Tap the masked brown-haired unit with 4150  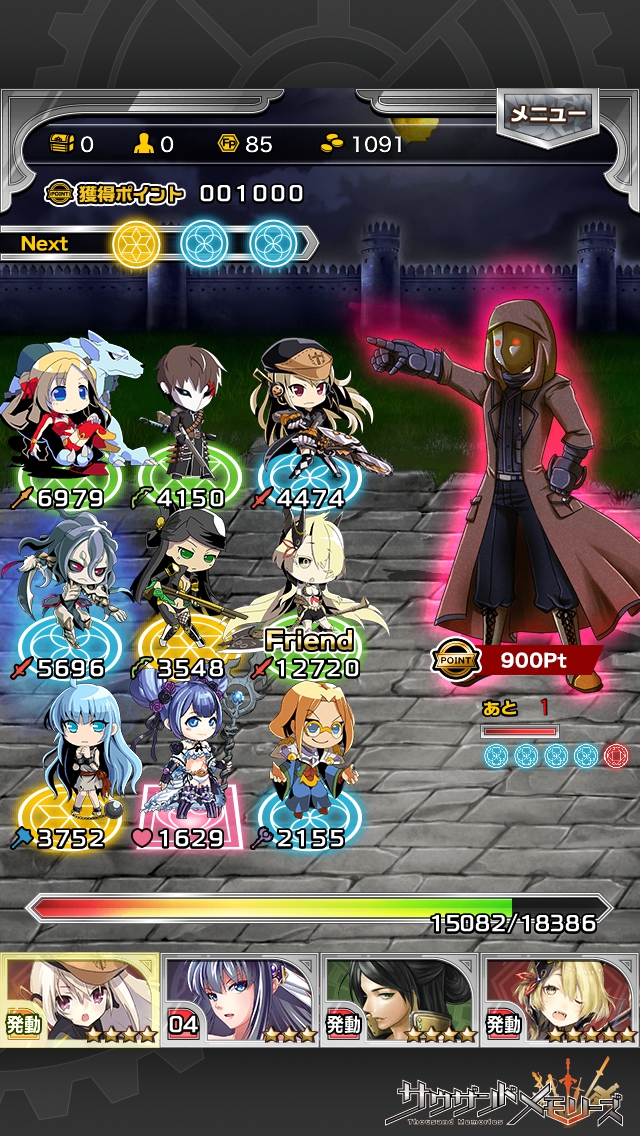[x=187, y=420]
